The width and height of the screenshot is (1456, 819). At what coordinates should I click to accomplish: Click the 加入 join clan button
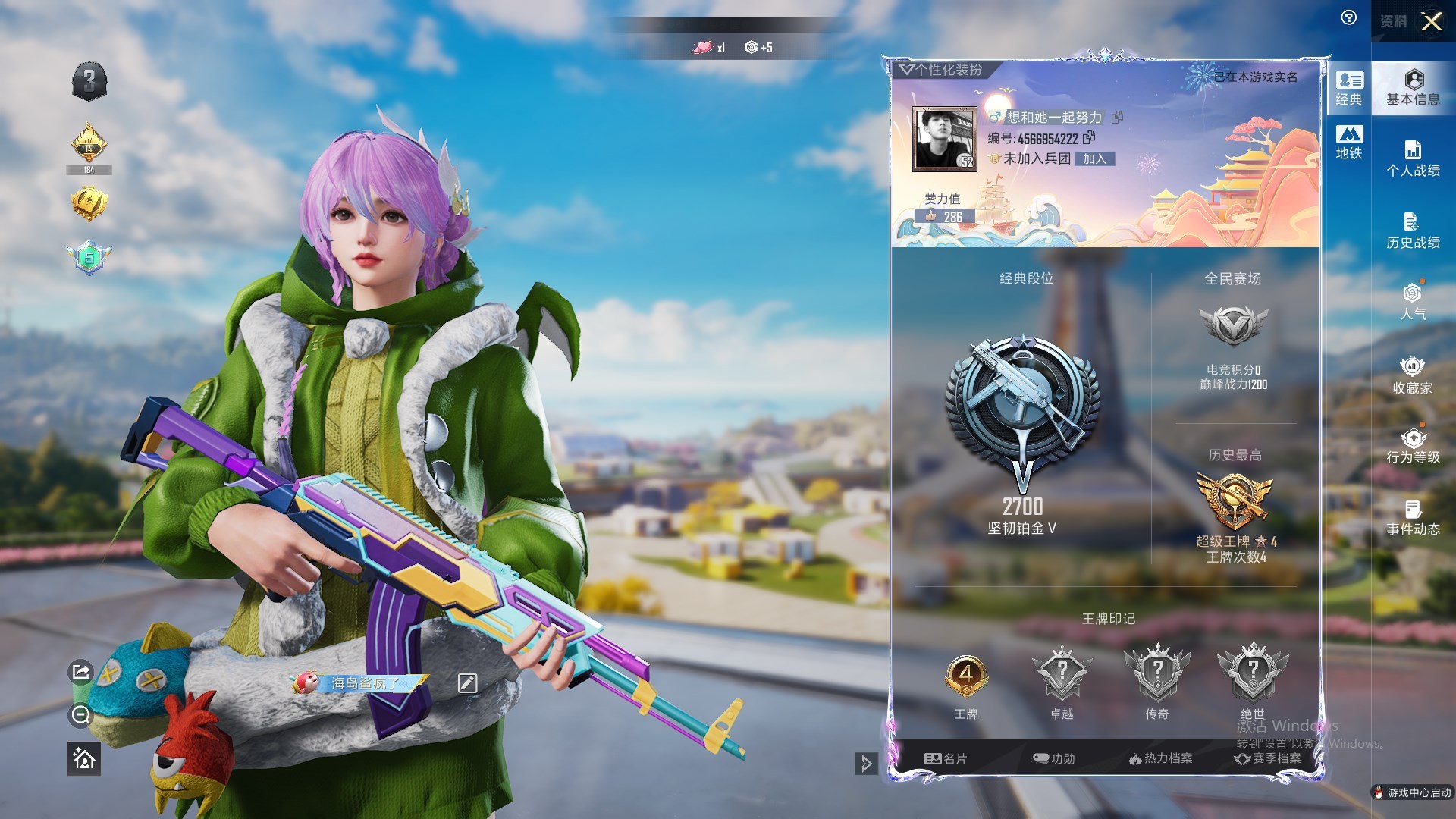pos(1094,159)
